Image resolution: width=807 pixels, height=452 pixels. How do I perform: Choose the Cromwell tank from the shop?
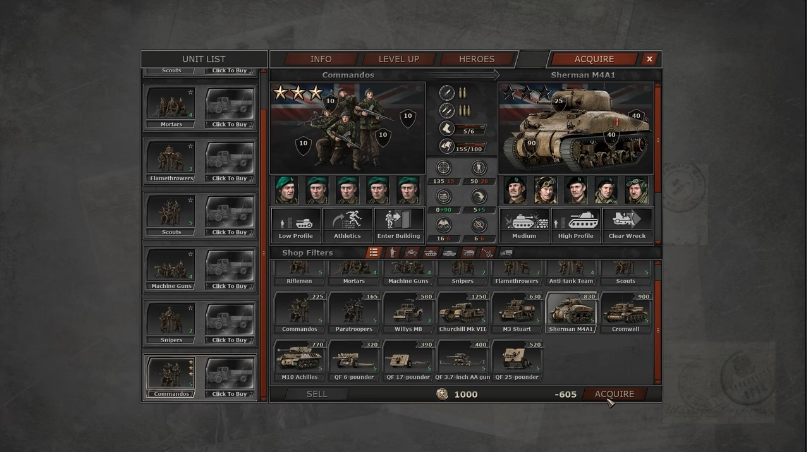pyautogui.click(x=624, y=312)
